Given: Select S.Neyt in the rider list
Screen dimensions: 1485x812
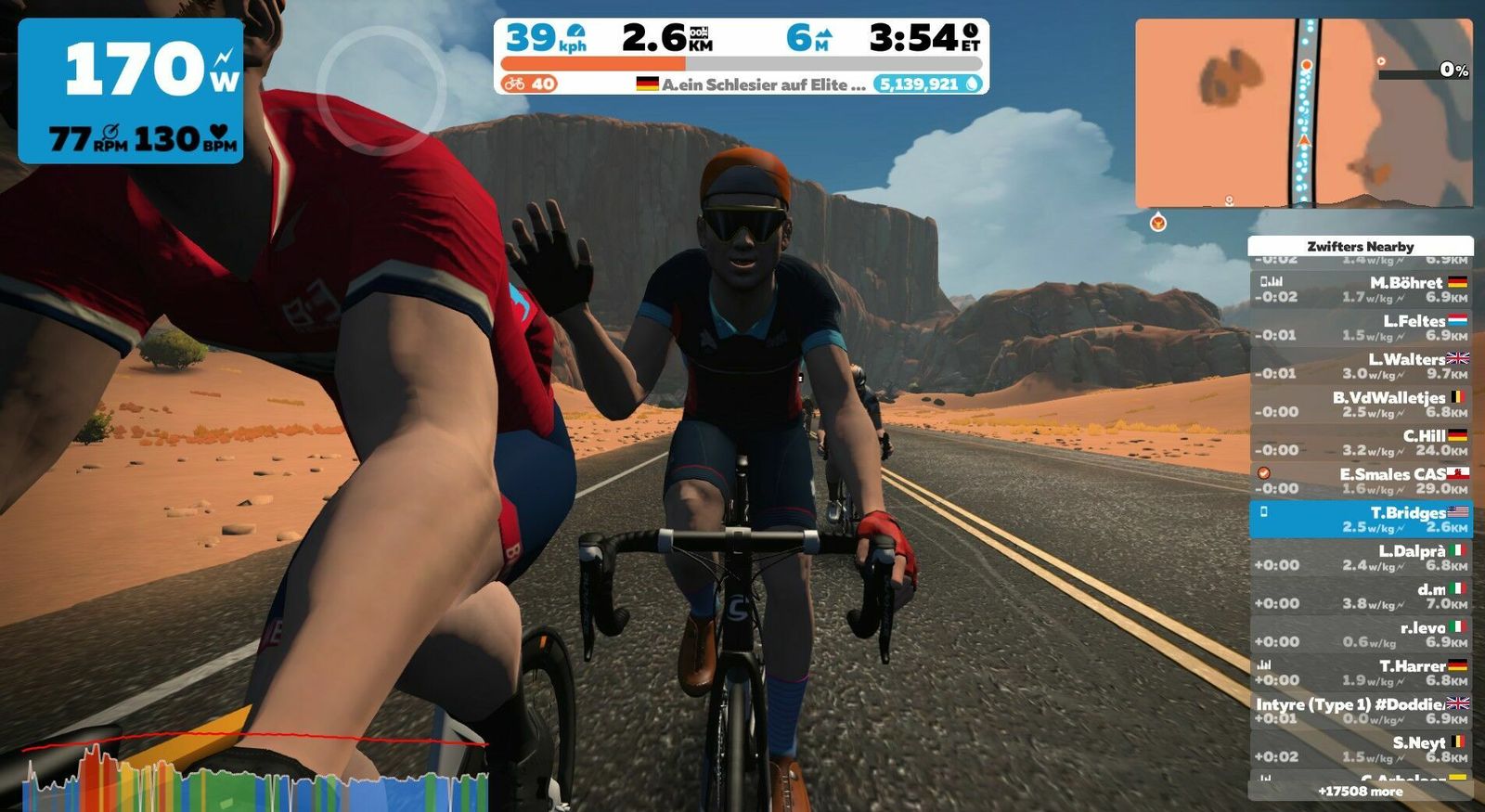Looking at the screenshot, I should click(x=1361, y=749).
